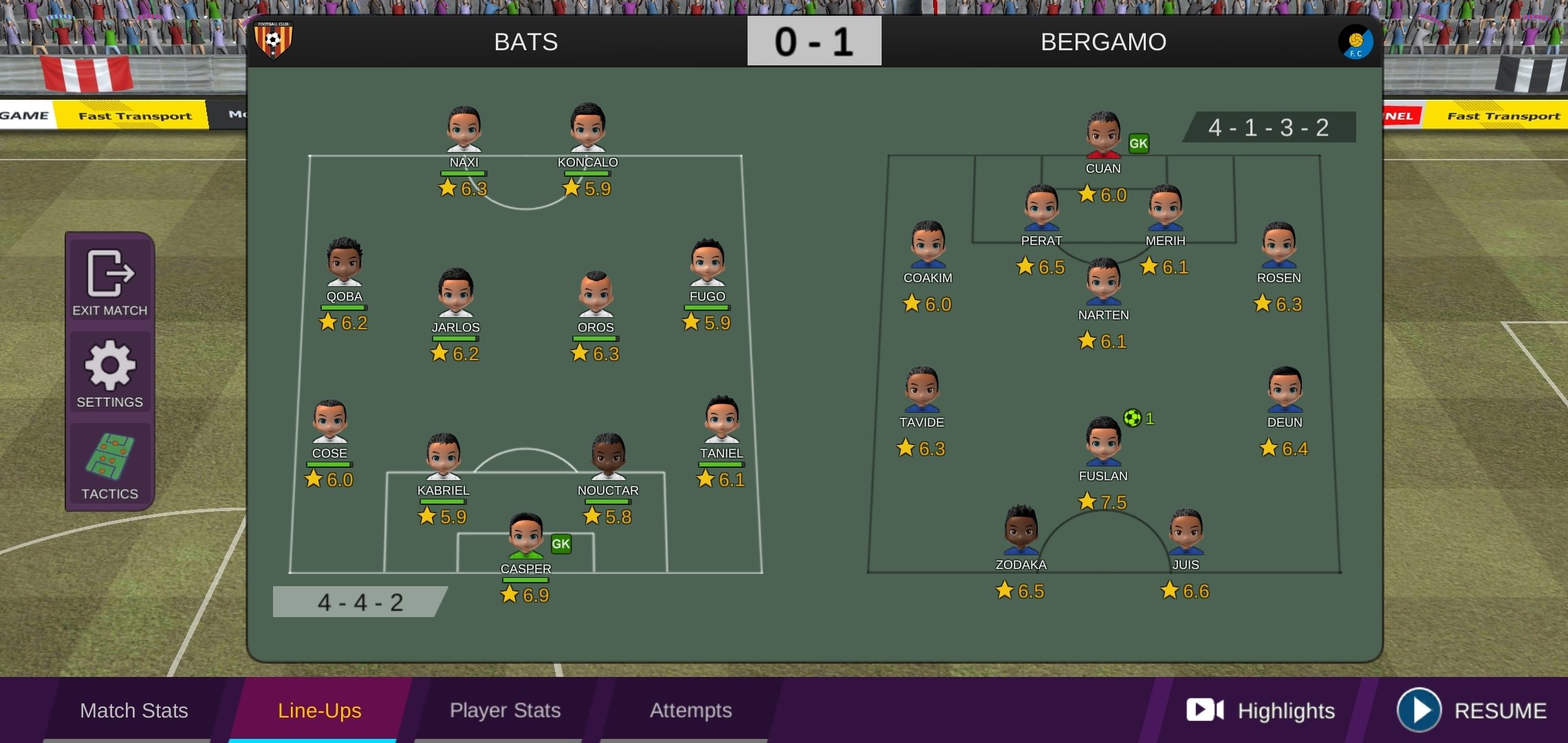
Task: Select the Line-Ups tab
Action: [319, 710]
